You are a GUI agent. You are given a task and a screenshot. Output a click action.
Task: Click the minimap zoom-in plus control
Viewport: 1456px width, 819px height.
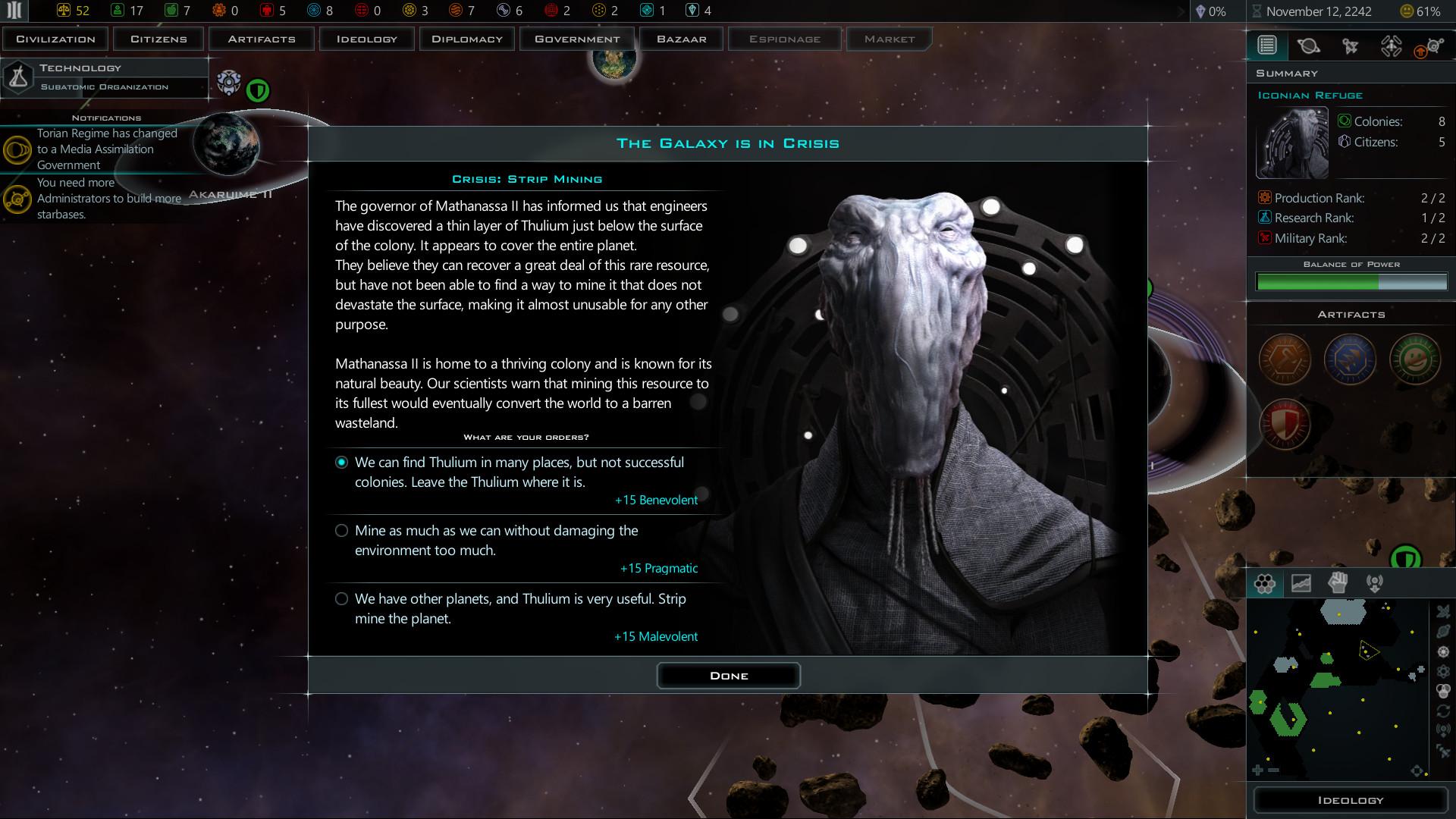(1257, 770)
